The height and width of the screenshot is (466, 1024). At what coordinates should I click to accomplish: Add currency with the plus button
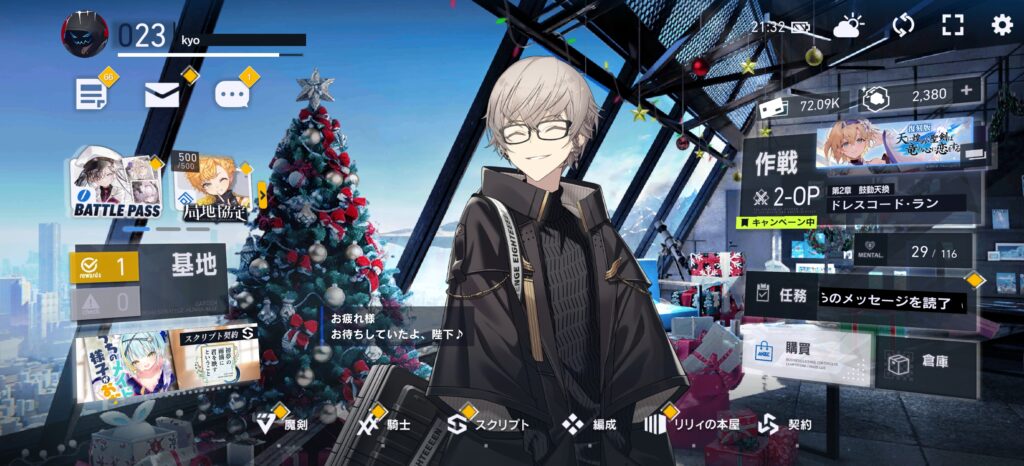pyautogui.click(x=966, y=91)
